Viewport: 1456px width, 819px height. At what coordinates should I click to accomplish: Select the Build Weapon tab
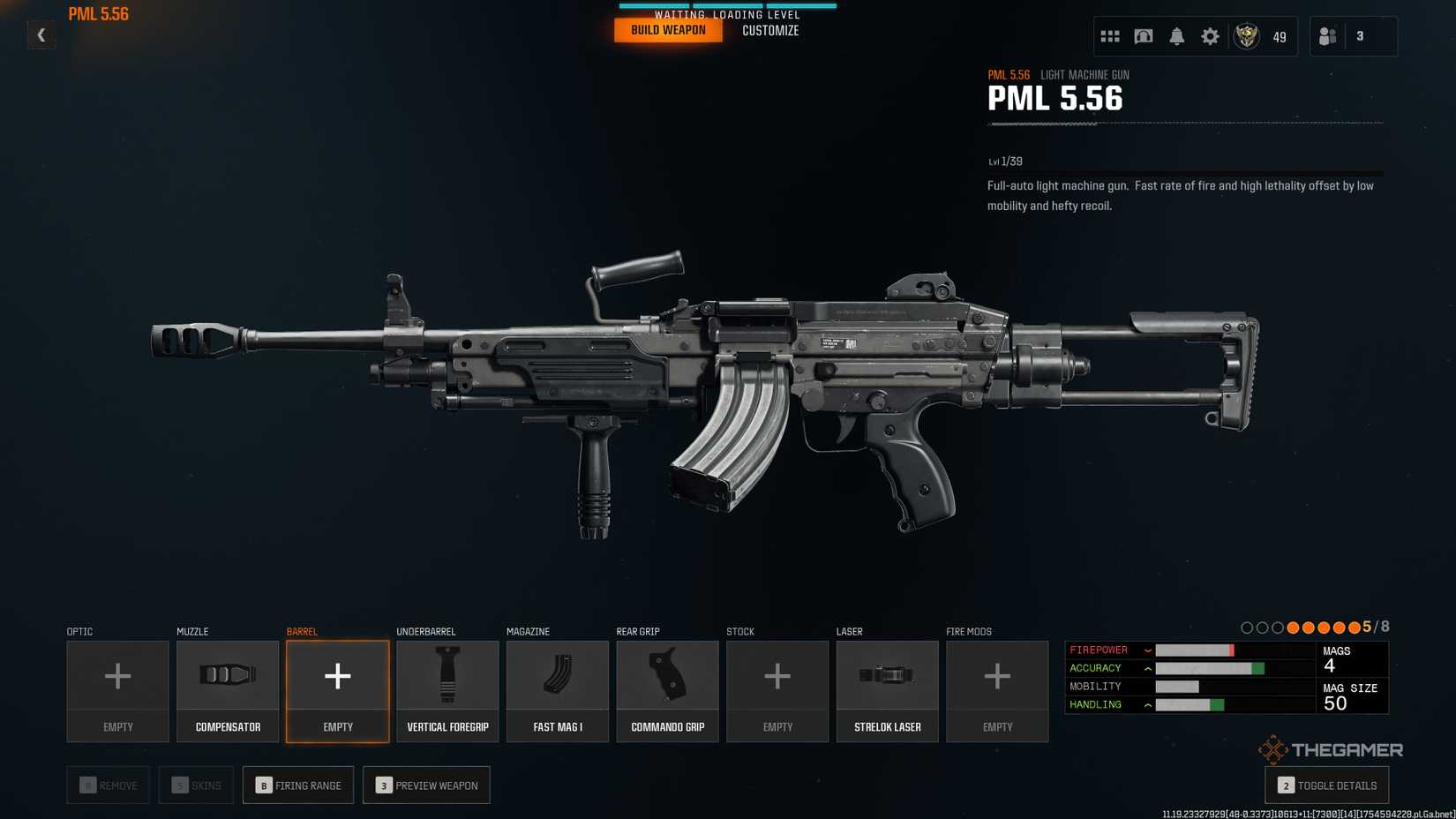click(x=668, y=28)
